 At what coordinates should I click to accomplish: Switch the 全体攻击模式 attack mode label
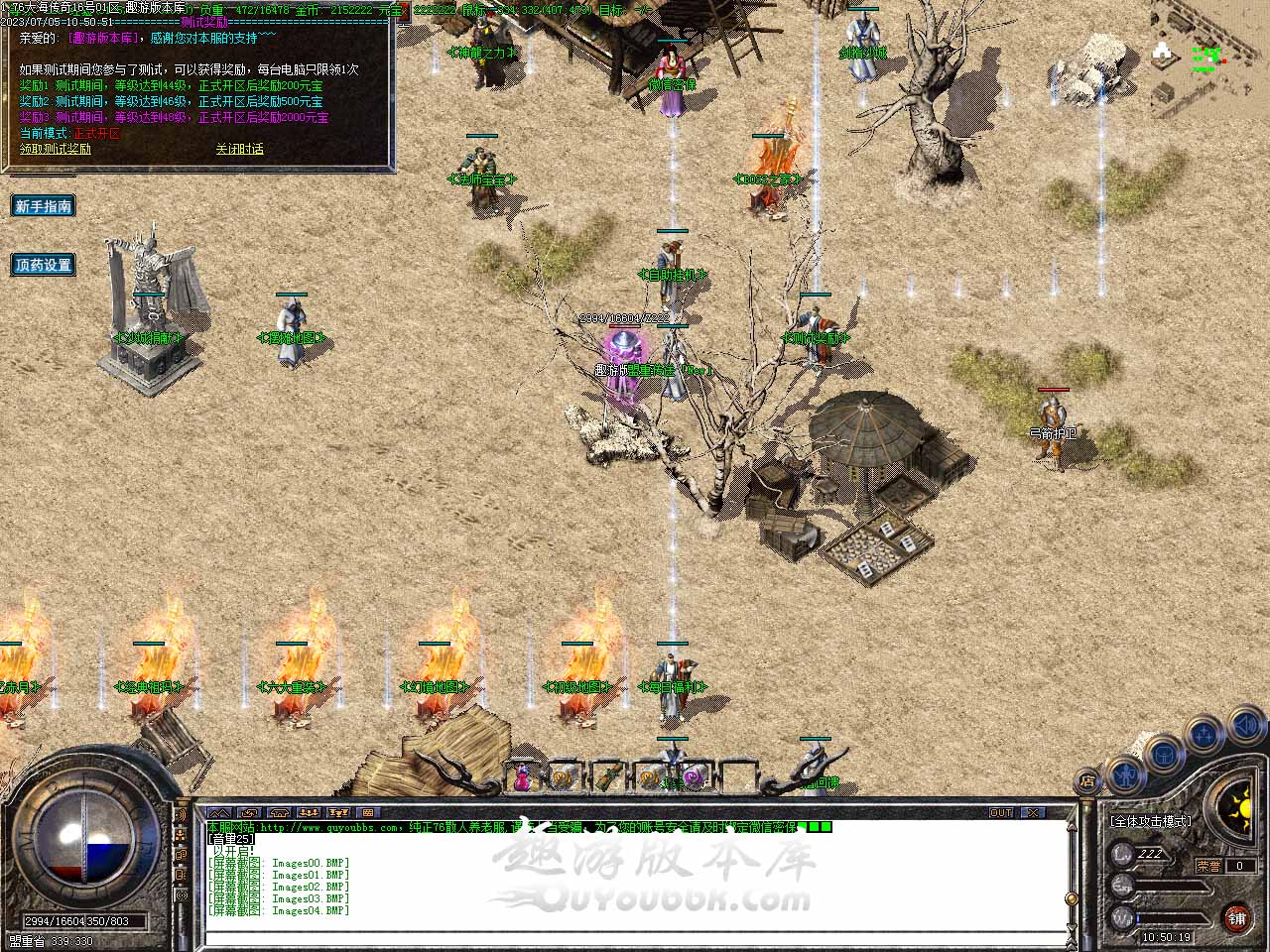click(x=1151, y=821)
